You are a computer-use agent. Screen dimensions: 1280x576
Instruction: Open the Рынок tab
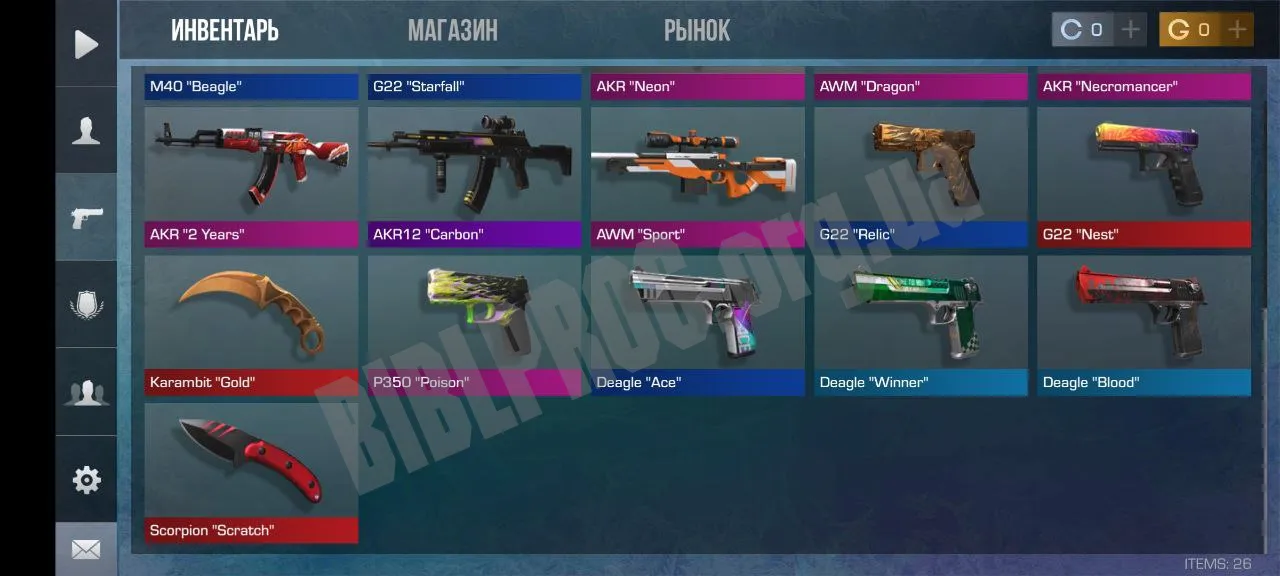[697, 31]
